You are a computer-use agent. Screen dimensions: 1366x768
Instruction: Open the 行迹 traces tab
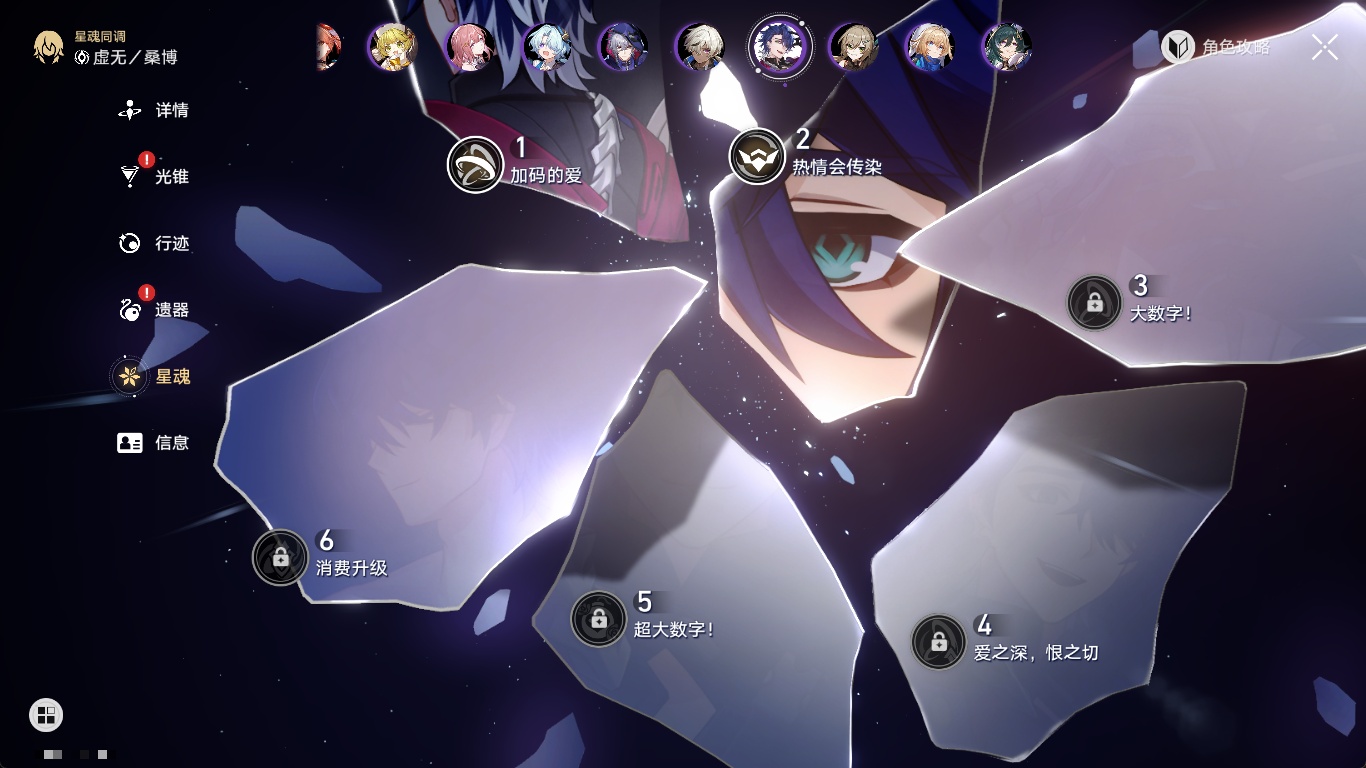[155, 243]
